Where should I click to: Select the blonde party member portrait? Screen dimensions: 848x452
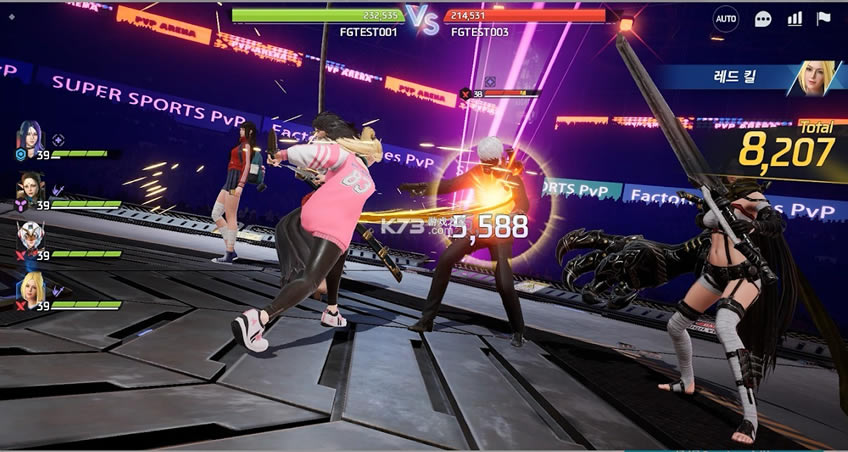(x=29, y=288)
